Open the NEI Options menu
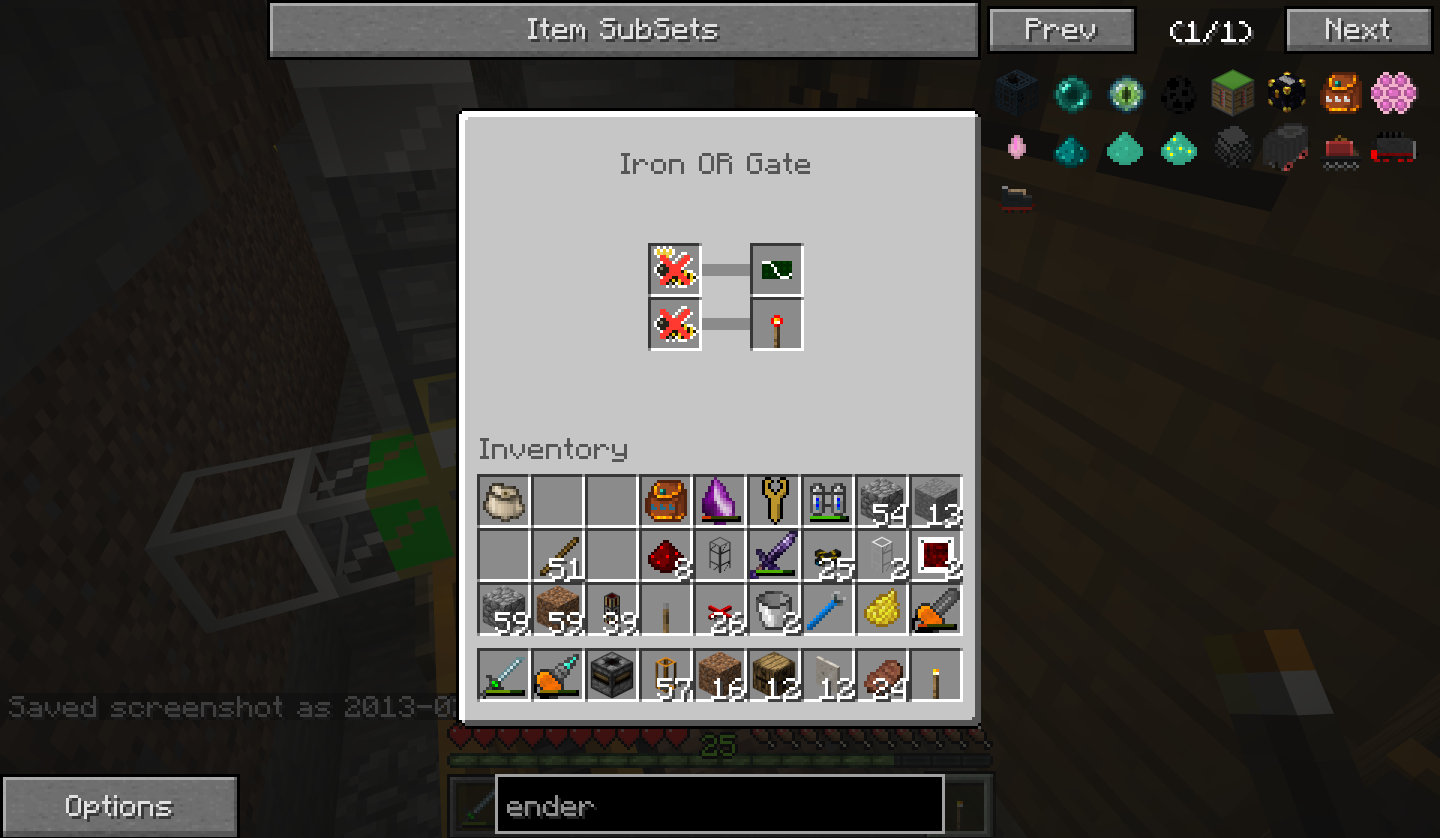This screenshot has width=1440, height=838. (x=119, y=806)
